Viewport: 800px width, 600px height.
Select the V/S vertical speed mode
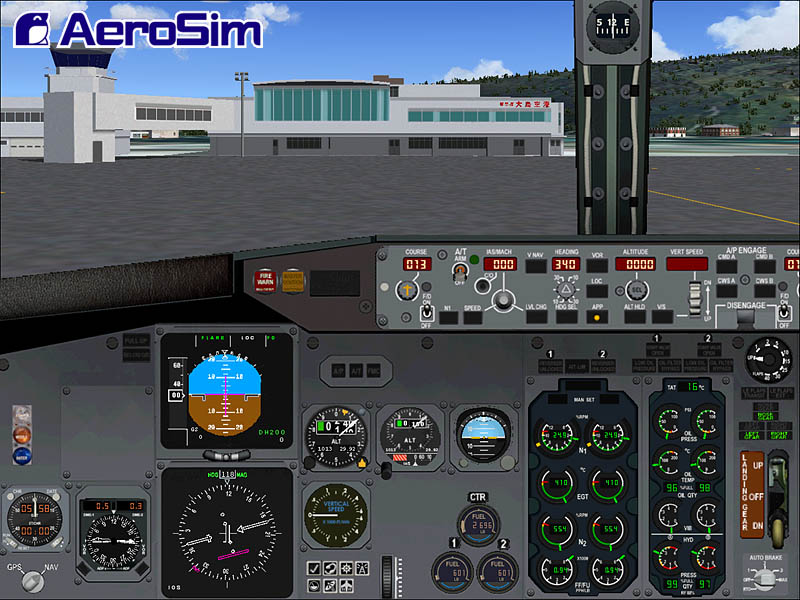click(662, 317)
